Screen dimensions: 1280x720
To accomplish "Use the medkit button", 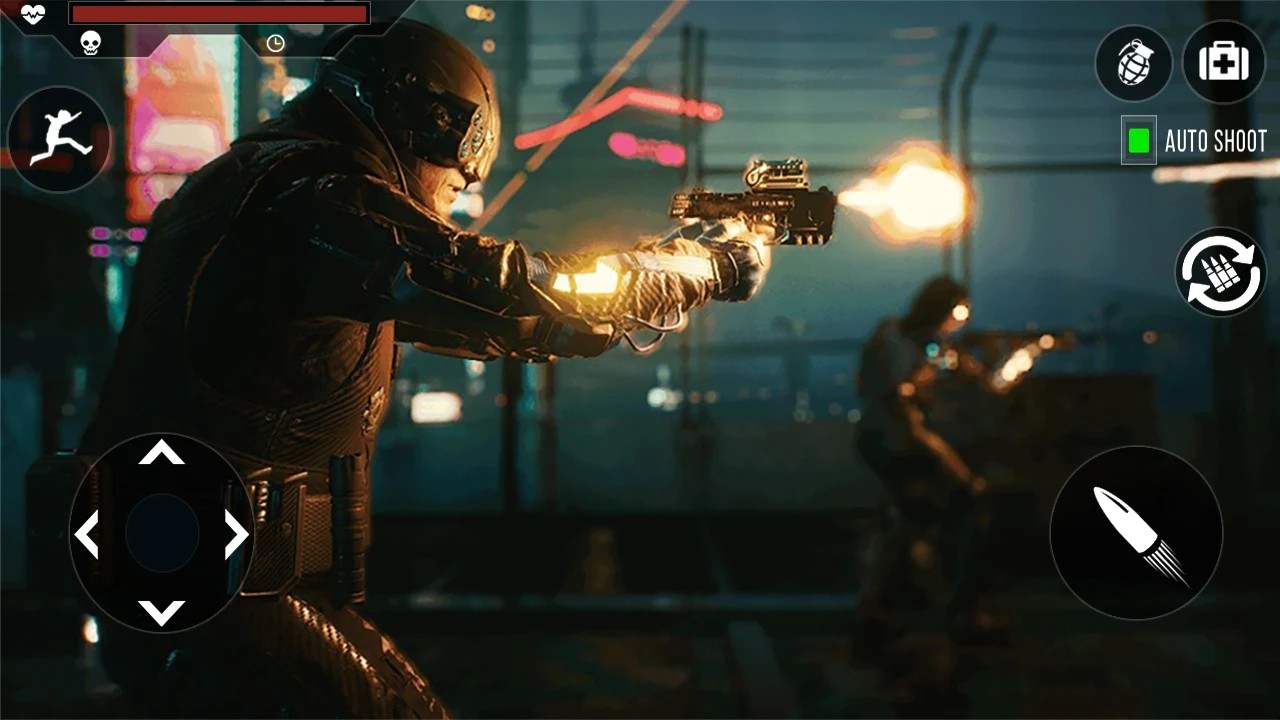I will point(1223,62).
